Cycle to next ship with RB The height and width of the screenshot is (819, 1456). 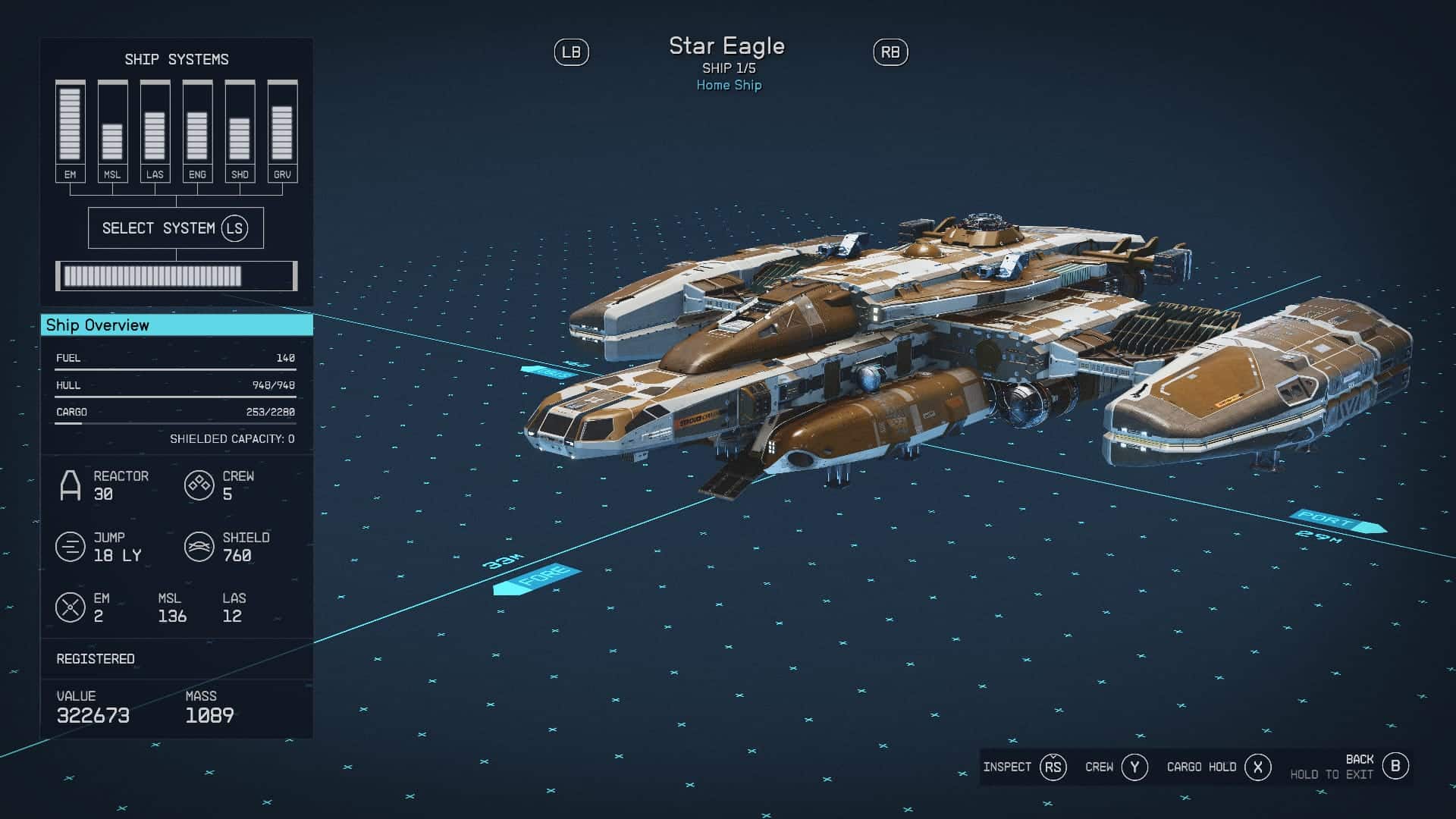pyautogui.click(x=890, y=52)
